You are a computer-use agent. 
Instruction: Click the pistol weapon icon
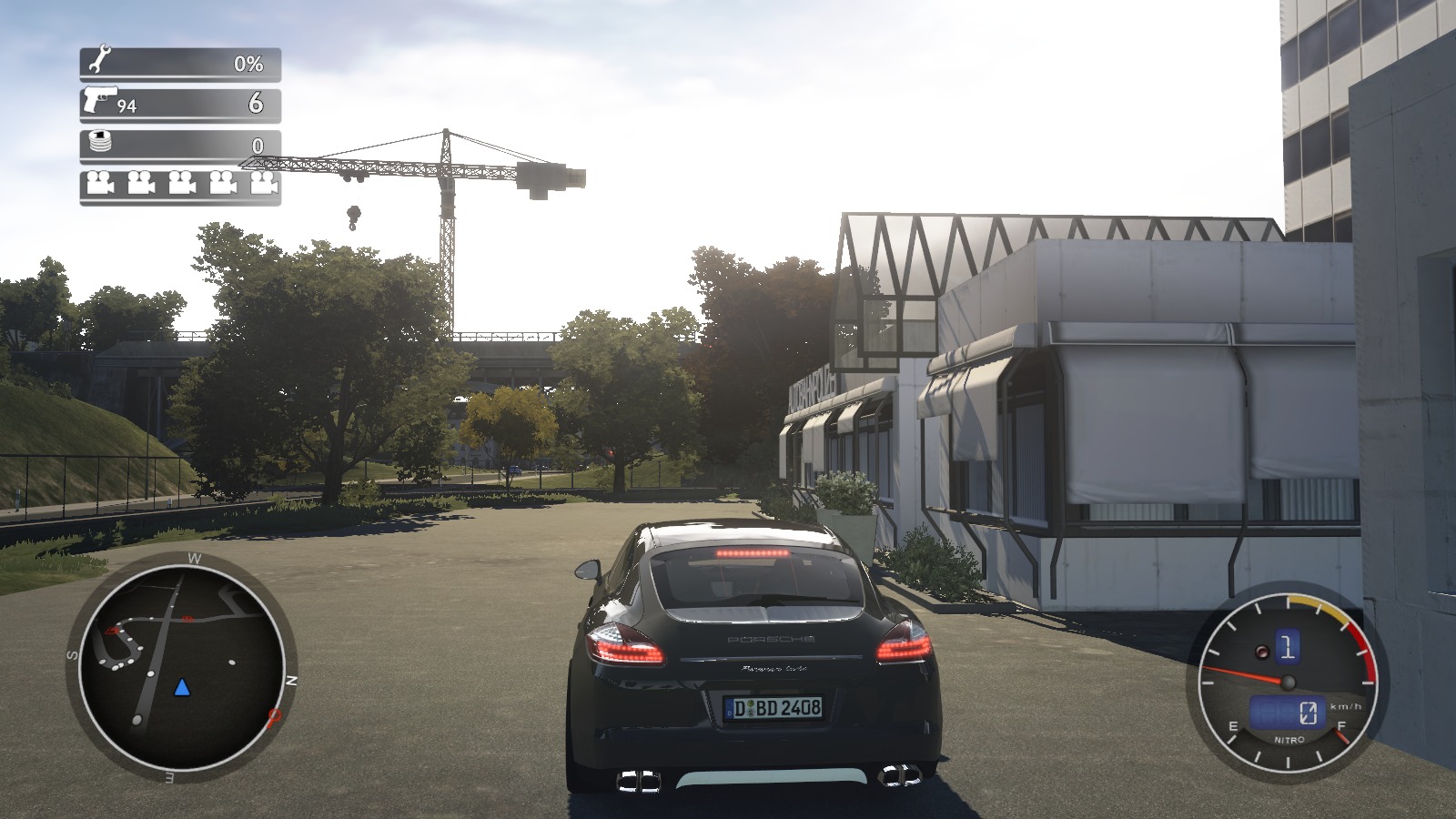click(99, 98)
